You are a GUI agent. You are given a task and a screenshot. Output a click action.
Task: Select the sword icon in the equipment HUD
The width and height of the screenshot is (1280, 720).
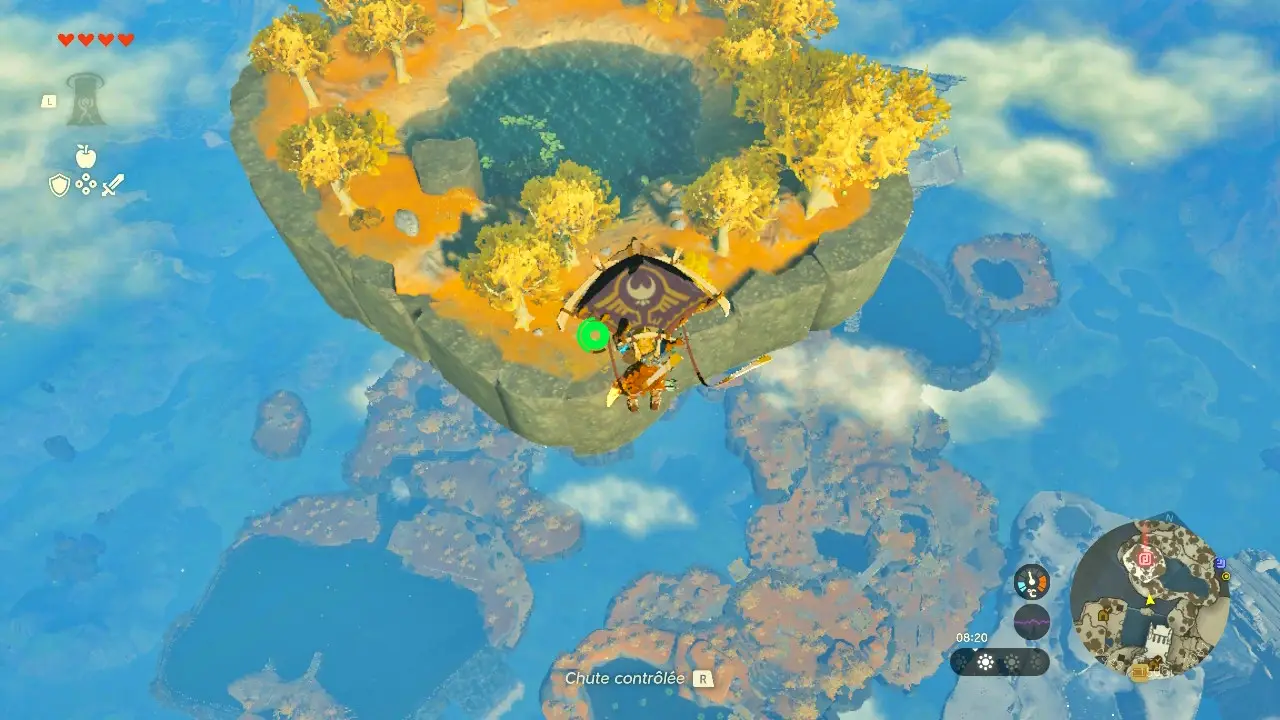click(113, 185)
